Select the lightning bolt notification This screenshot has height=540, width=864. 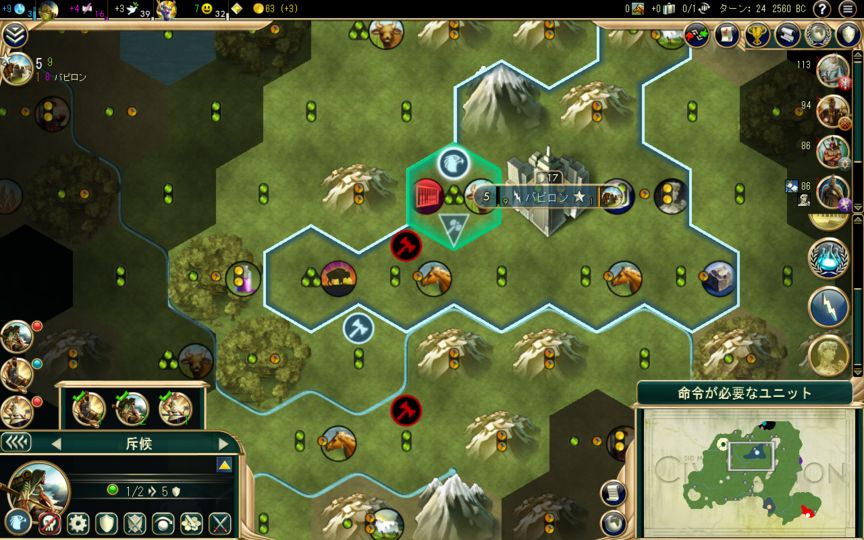coord(828,305)
